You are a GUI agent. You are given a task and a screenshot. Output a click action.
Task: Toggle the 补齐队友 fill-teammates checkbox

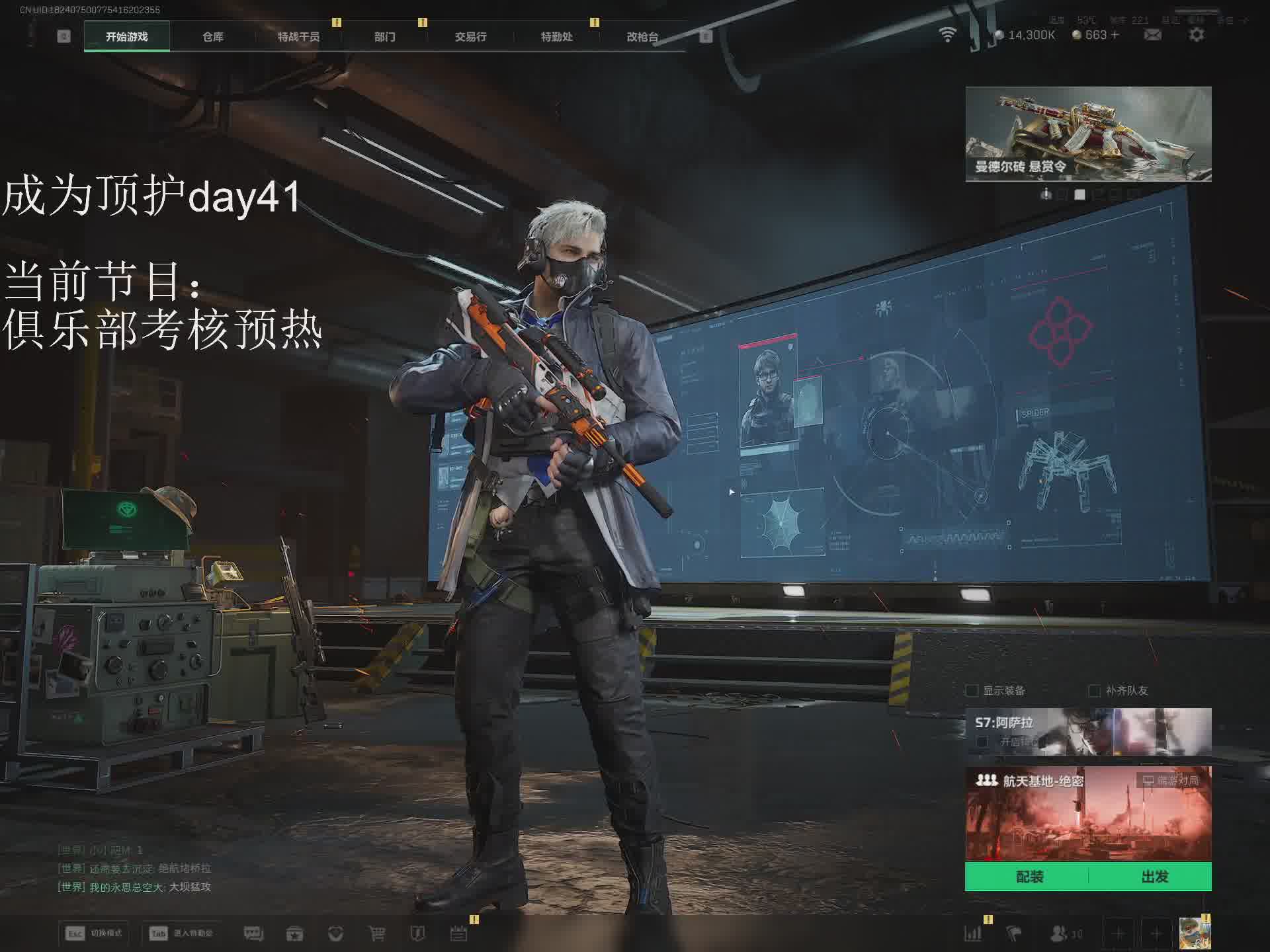pos(1095,691)
